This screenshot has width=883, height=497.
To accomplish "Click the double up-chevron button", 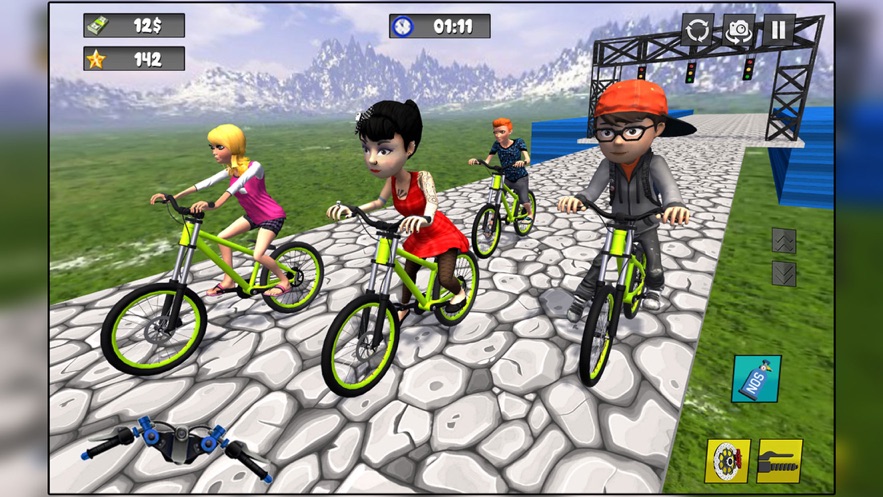I will click(784, 240).
